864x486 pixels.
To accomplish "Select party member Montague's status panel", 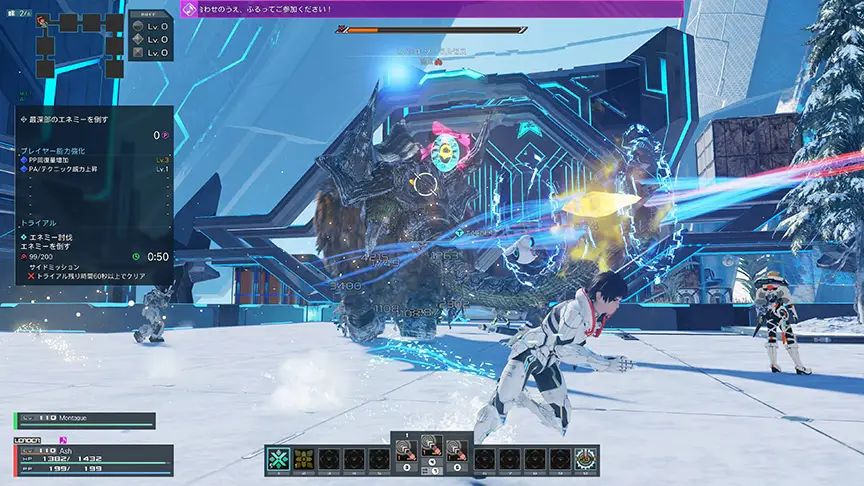I will coord(85,421).
